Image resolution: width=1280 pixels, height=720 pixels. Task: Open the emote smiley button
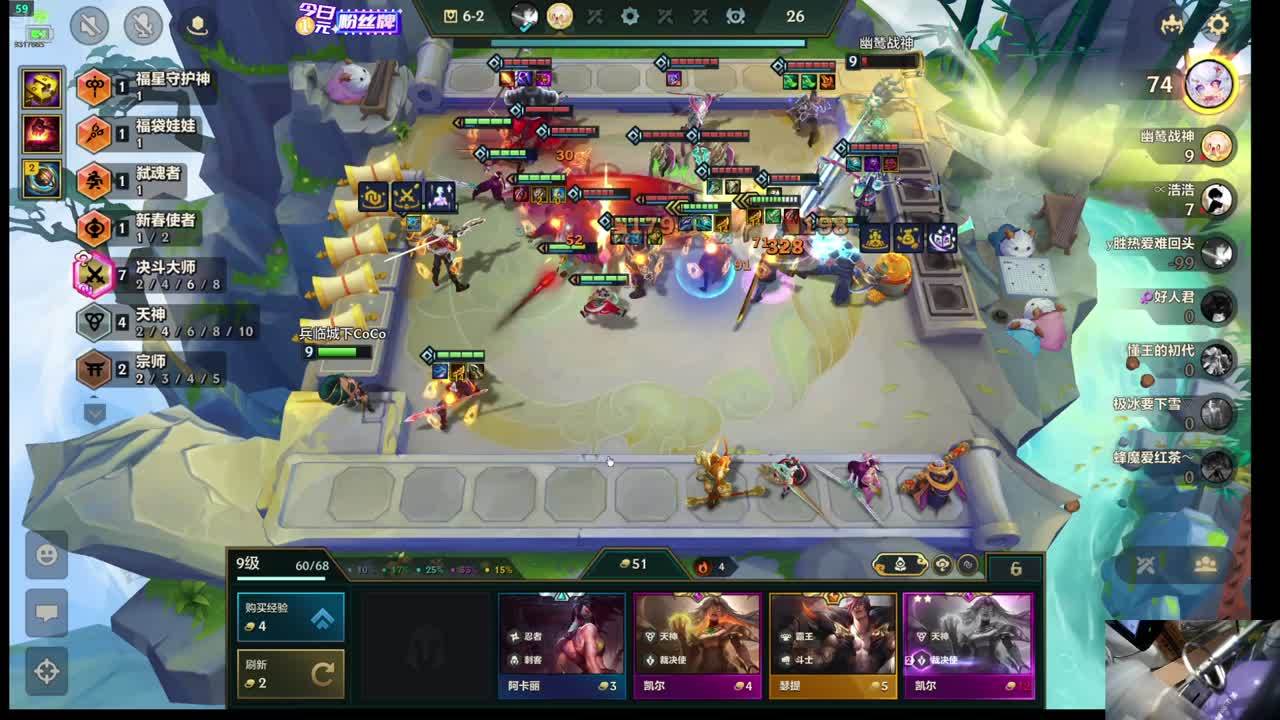click(x=46, y=554)
